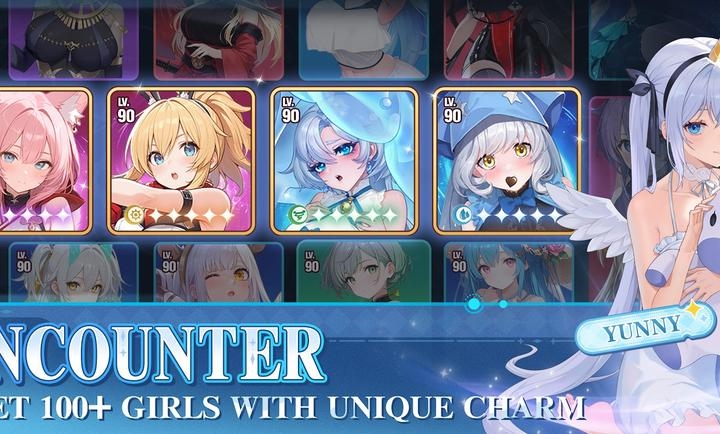The height and width of the screenshot is (434, 720).
Task: Choose the blonde ponytail girl card
Action: [181, 160]
